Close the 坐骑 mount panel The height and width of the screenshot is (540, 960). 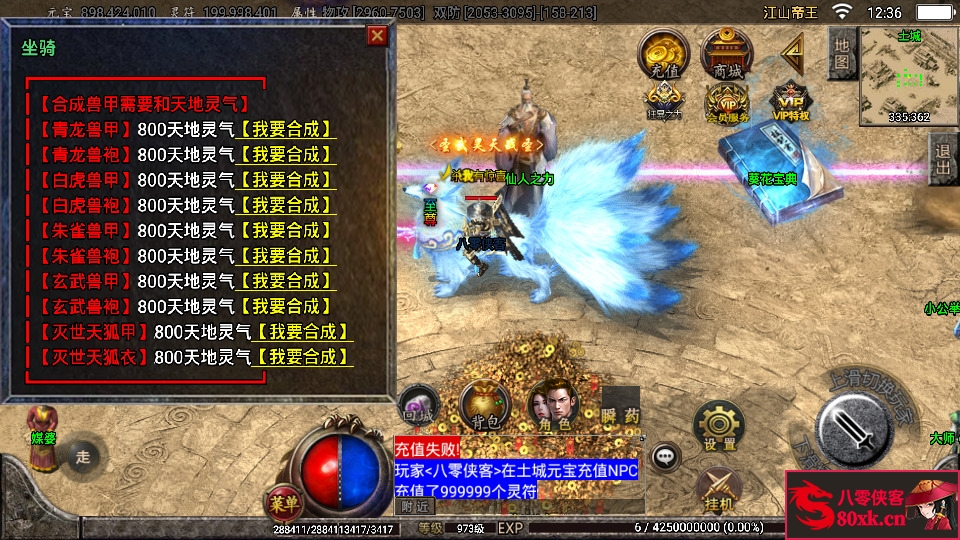377,36
